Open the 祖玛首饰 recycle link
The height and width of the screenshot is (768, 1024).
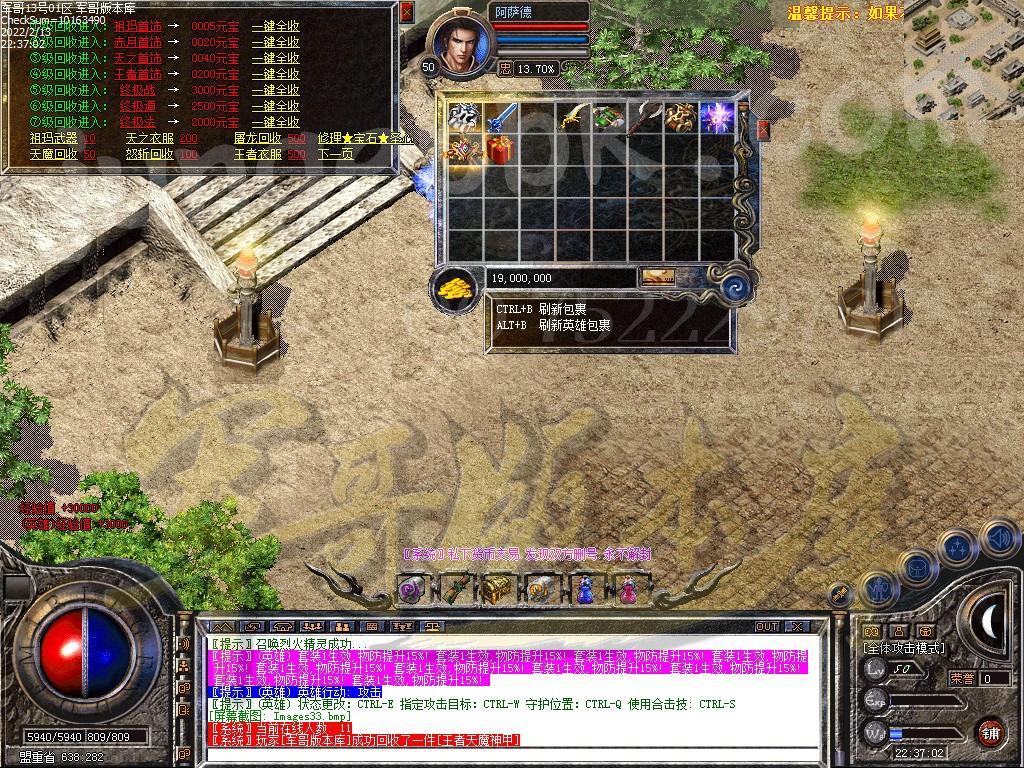pos(137,26)
